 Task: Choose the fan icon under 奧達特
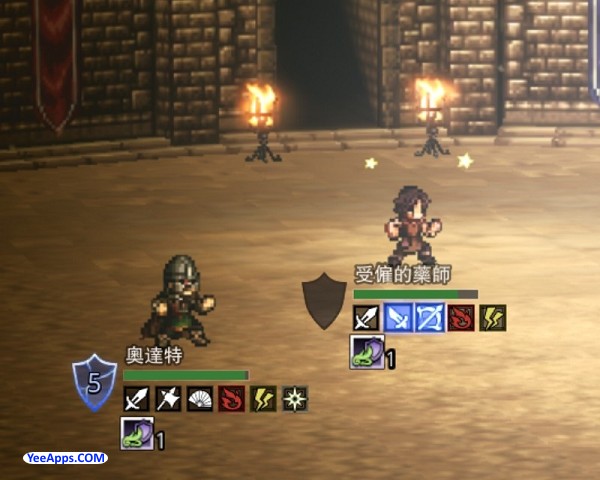click(200, 399)
